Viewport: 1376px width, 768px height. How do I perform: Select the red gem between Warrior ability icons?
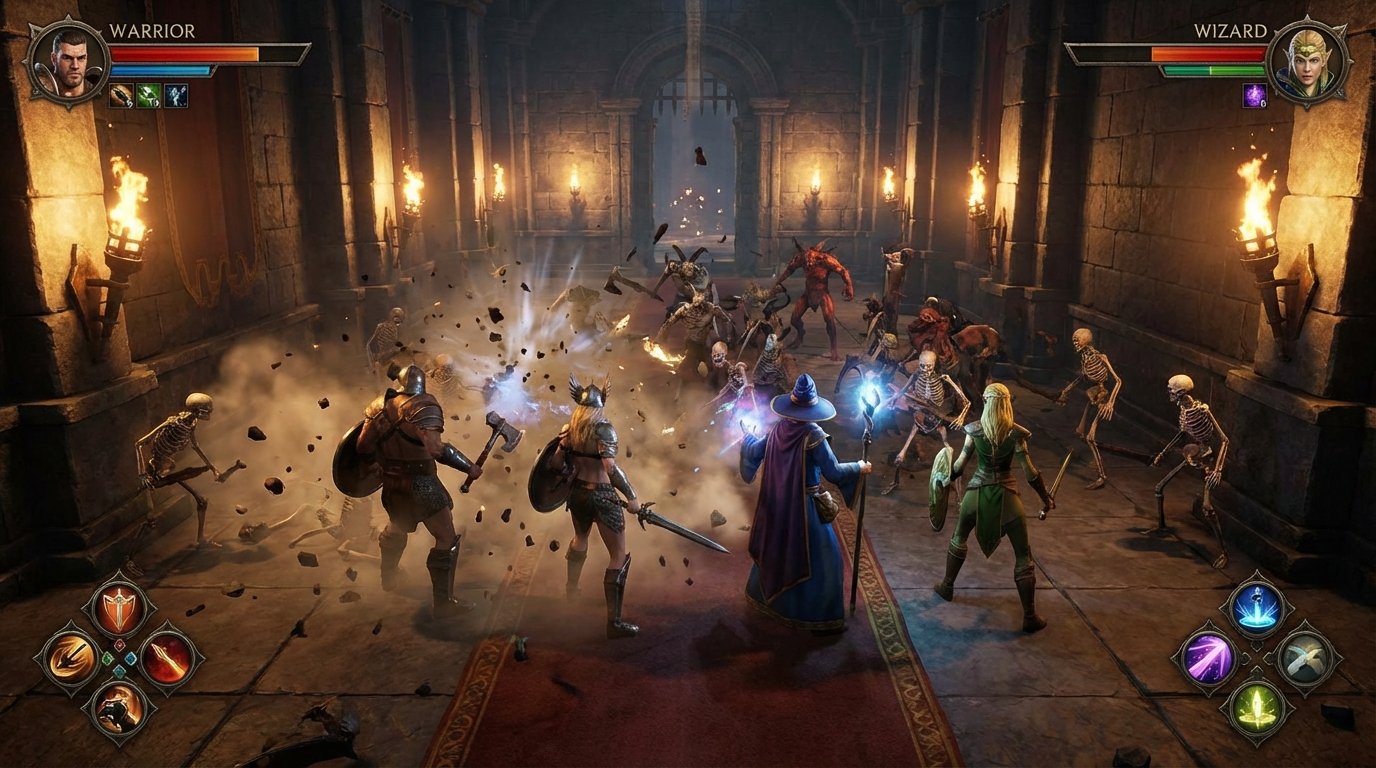pyautogui.click(x=119, y=644)
